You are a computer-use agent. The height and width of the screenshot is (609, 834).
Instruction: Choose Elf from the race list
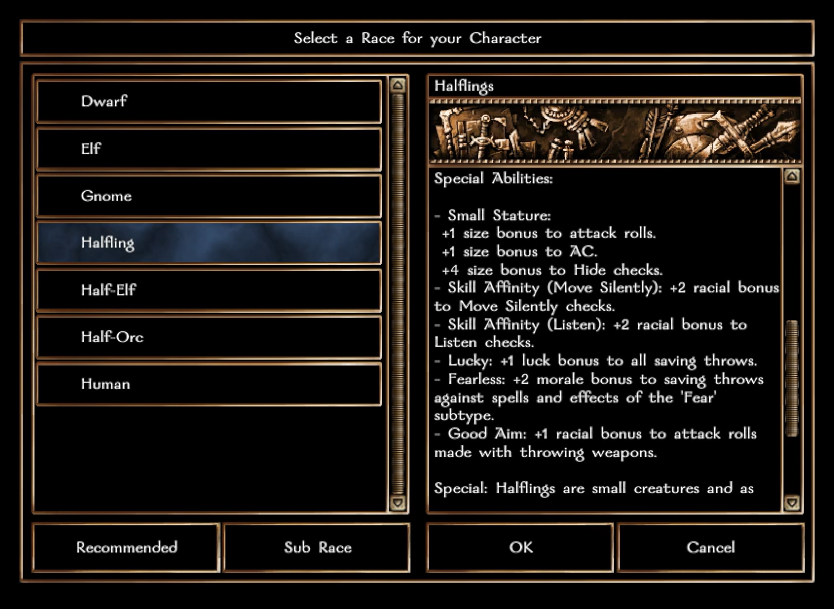click(208, 149)
